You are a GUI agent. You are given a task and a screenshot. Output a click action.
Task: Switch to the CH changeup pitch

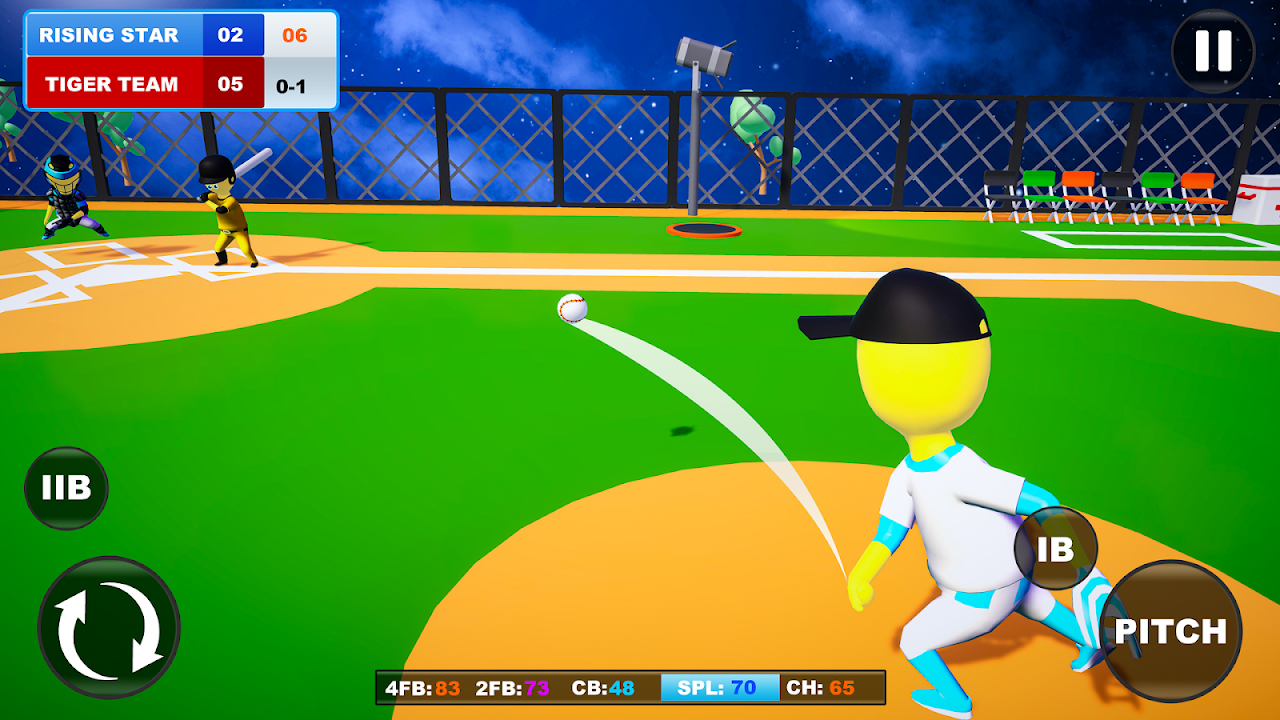821,688
